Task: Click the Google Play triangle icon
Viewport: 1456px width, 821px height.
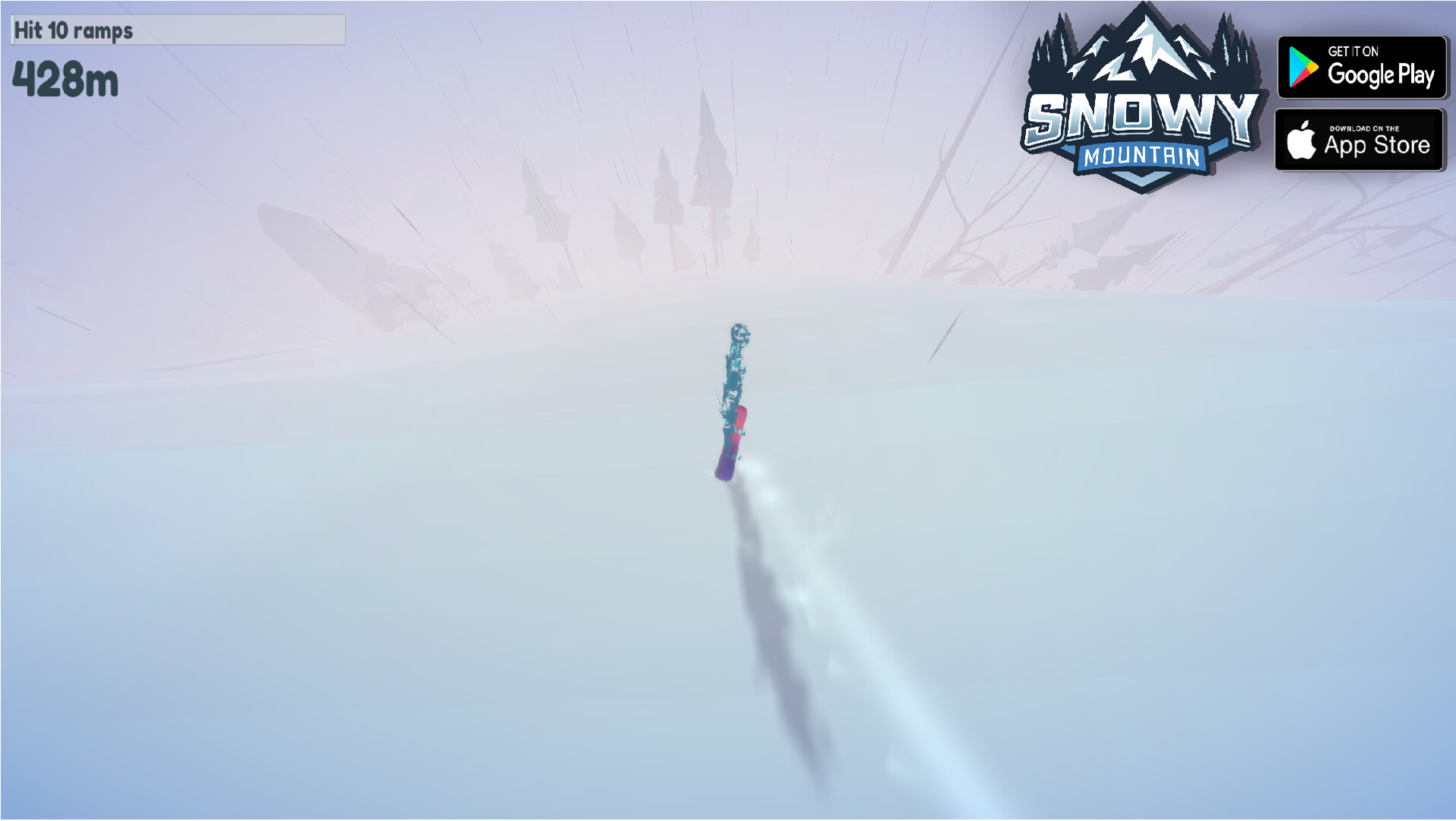Action: click(1305, 68)
